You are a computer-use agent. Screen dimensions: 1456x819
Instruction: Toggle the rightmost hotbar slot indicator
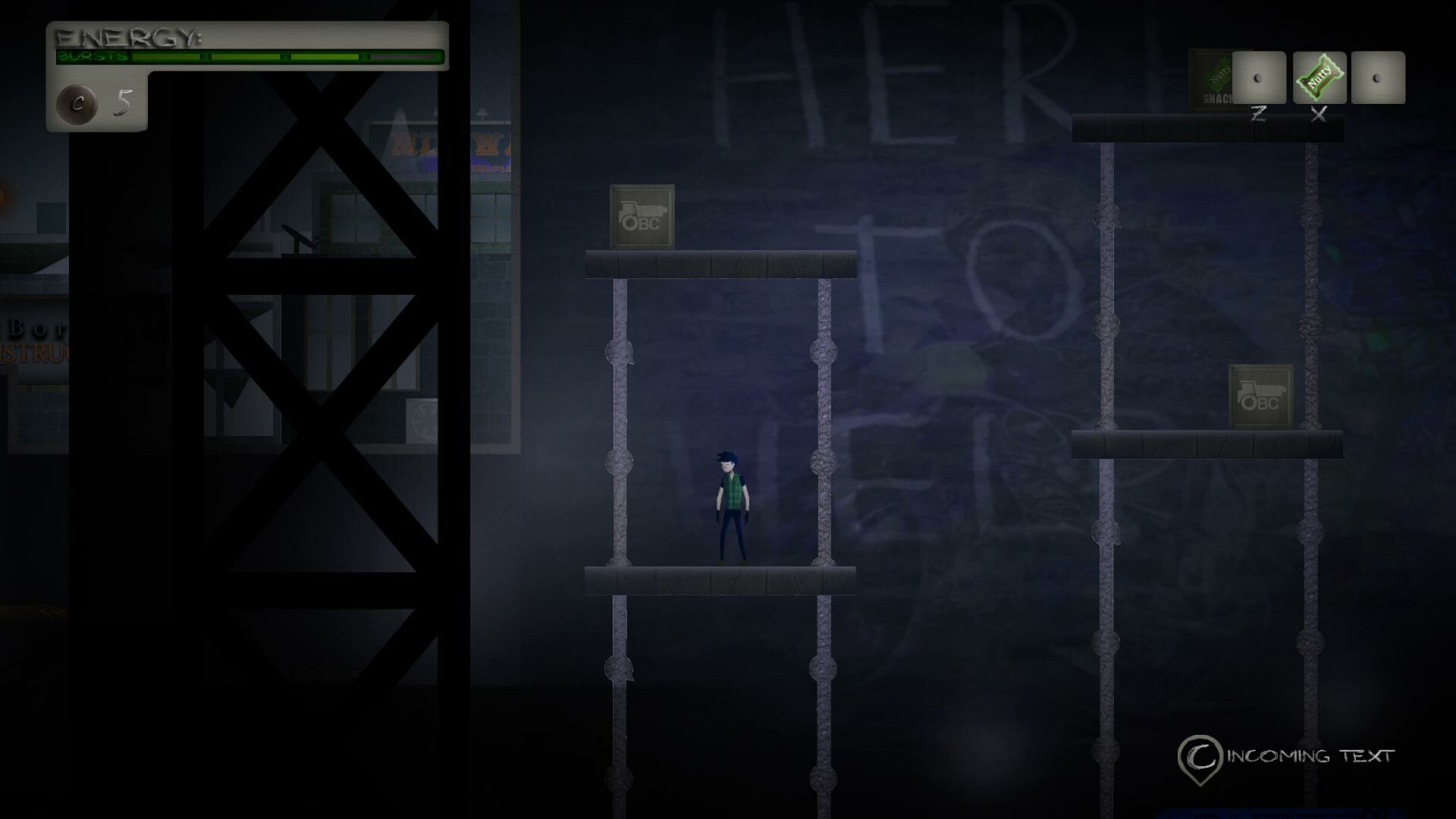click(x=1378, y=78)
